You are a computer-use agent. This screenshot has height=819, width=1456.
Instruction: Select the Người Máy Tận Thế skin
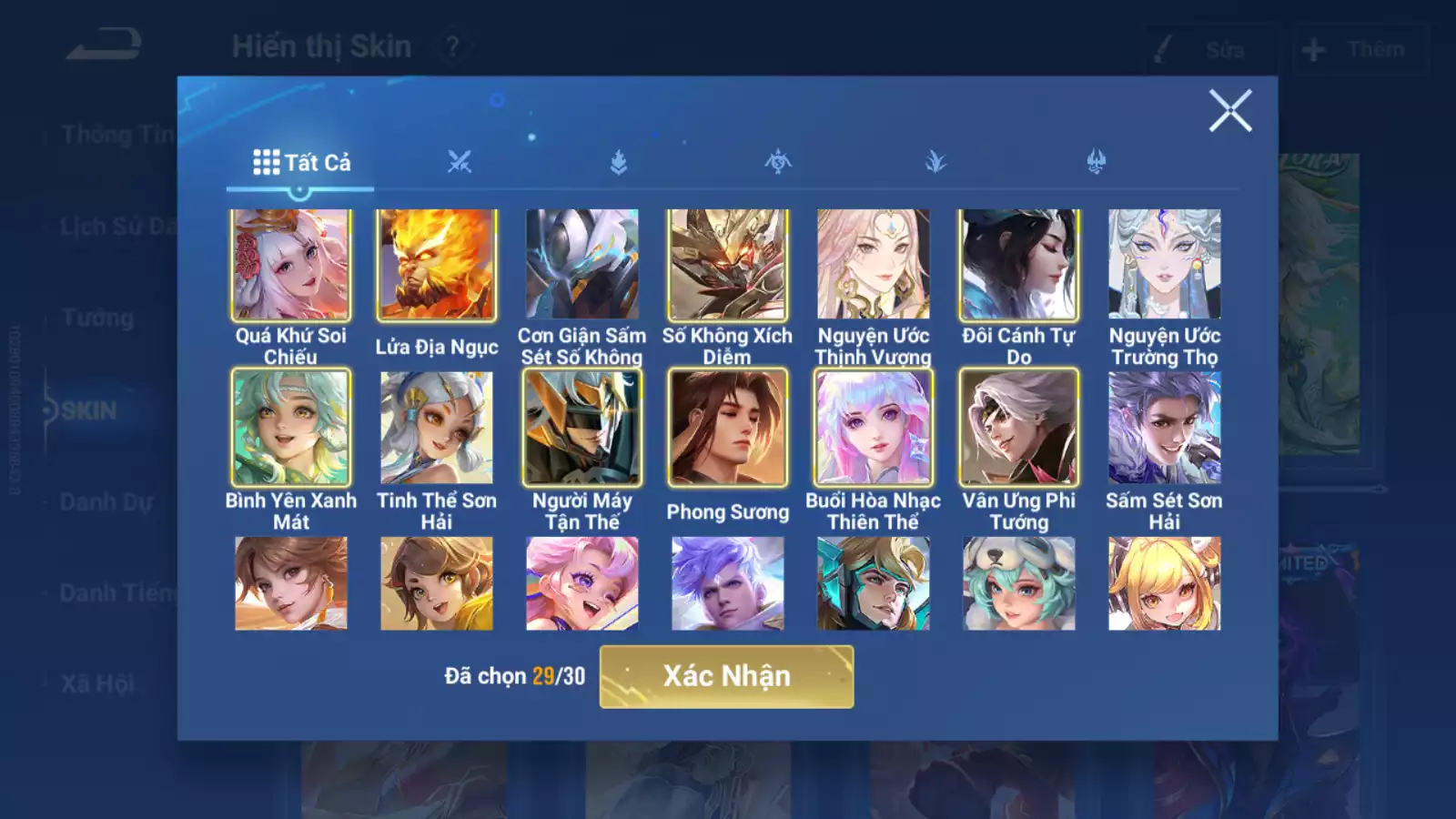582,428
